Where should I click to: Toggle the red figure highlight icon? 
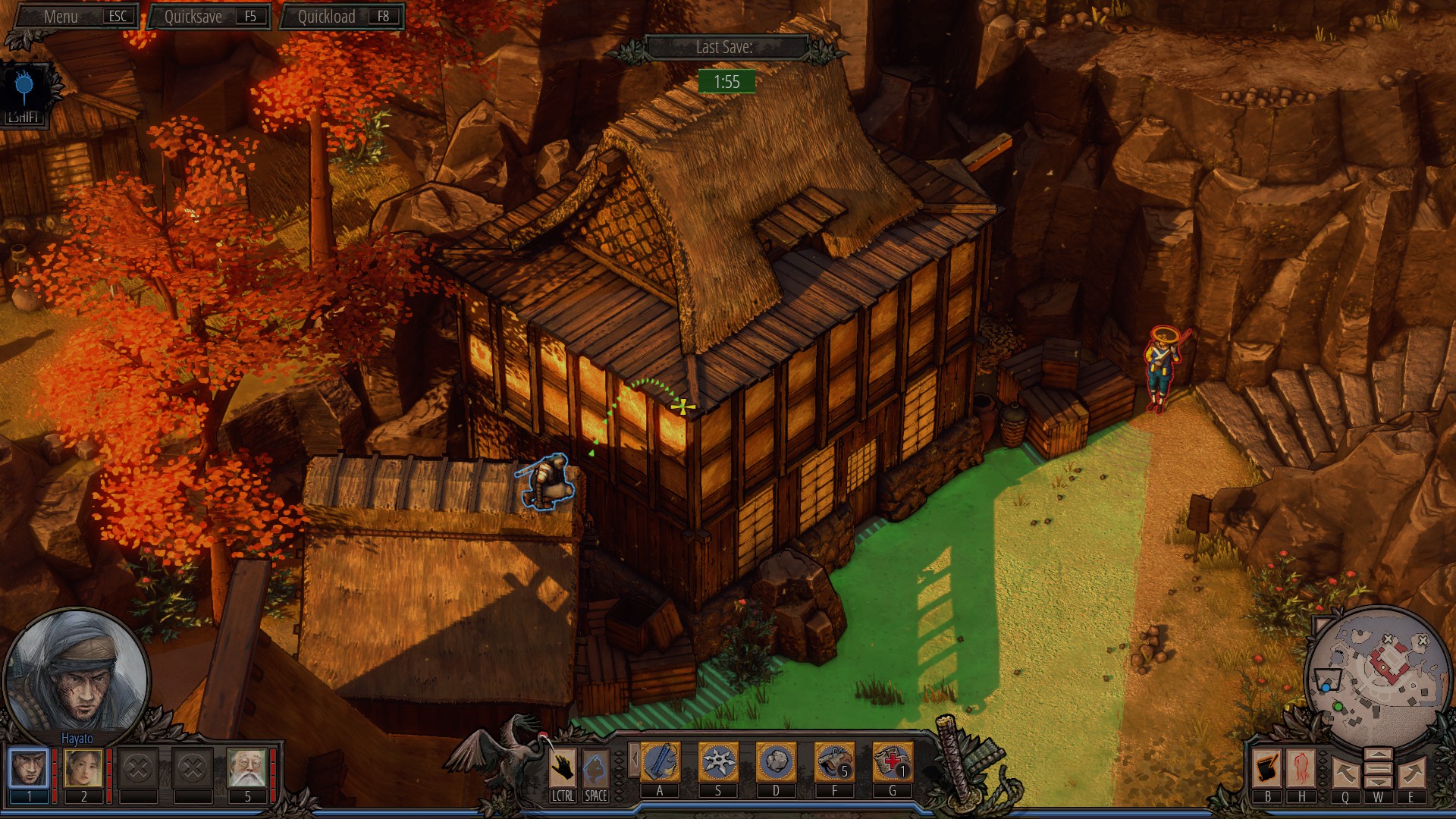point(1301,767)
